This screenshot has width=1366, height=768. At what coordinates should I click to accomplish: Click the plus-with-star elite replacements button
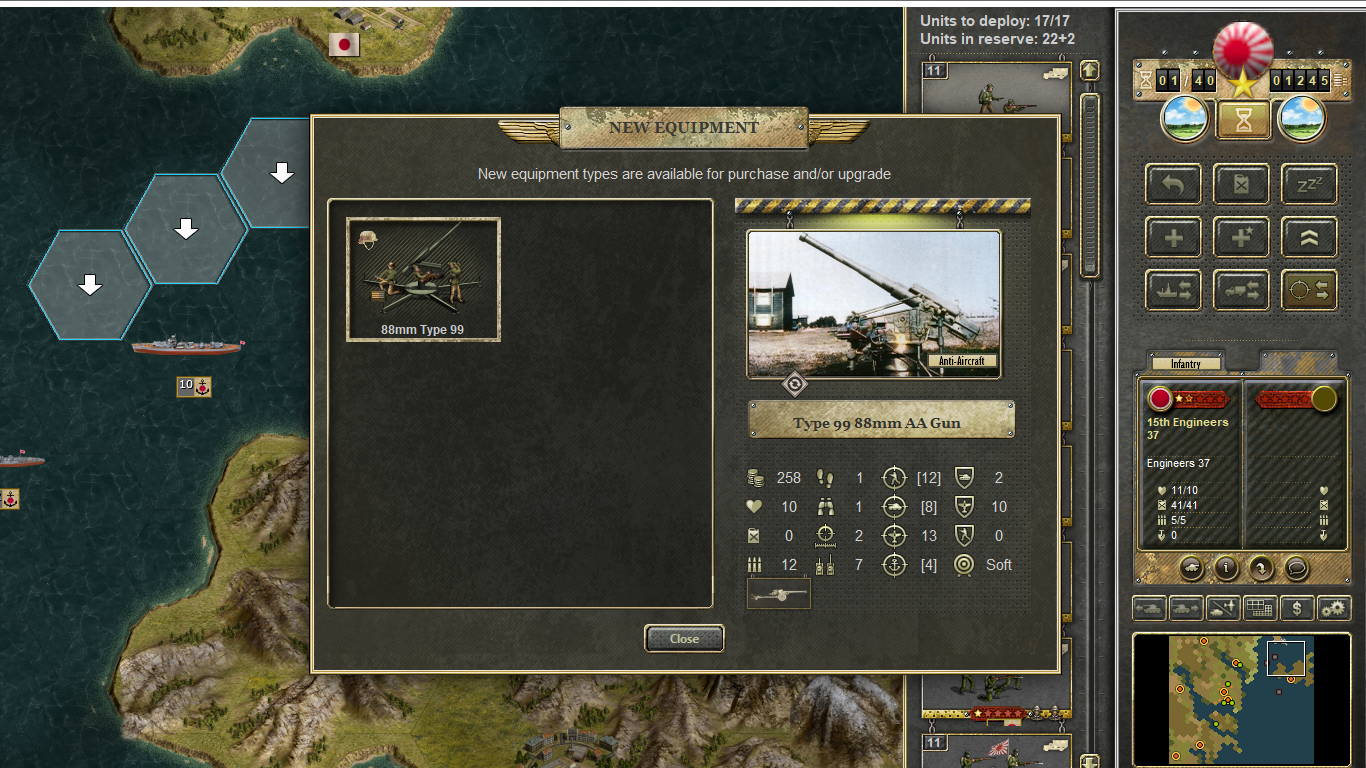[x=1241, y=237]
